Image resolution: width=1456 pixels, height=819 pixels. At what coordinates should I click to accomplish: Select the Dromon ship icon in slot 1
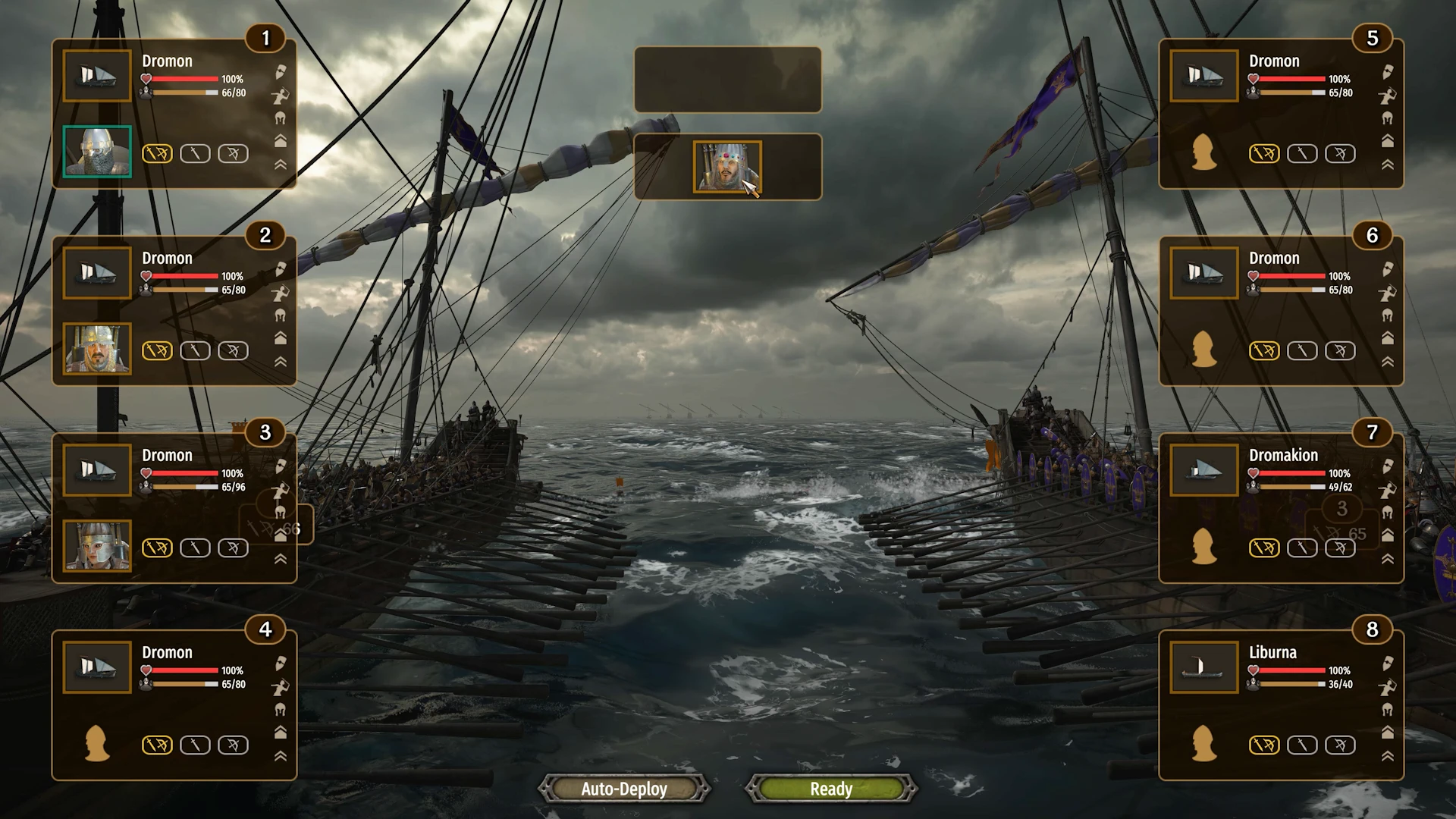[97, 76]
